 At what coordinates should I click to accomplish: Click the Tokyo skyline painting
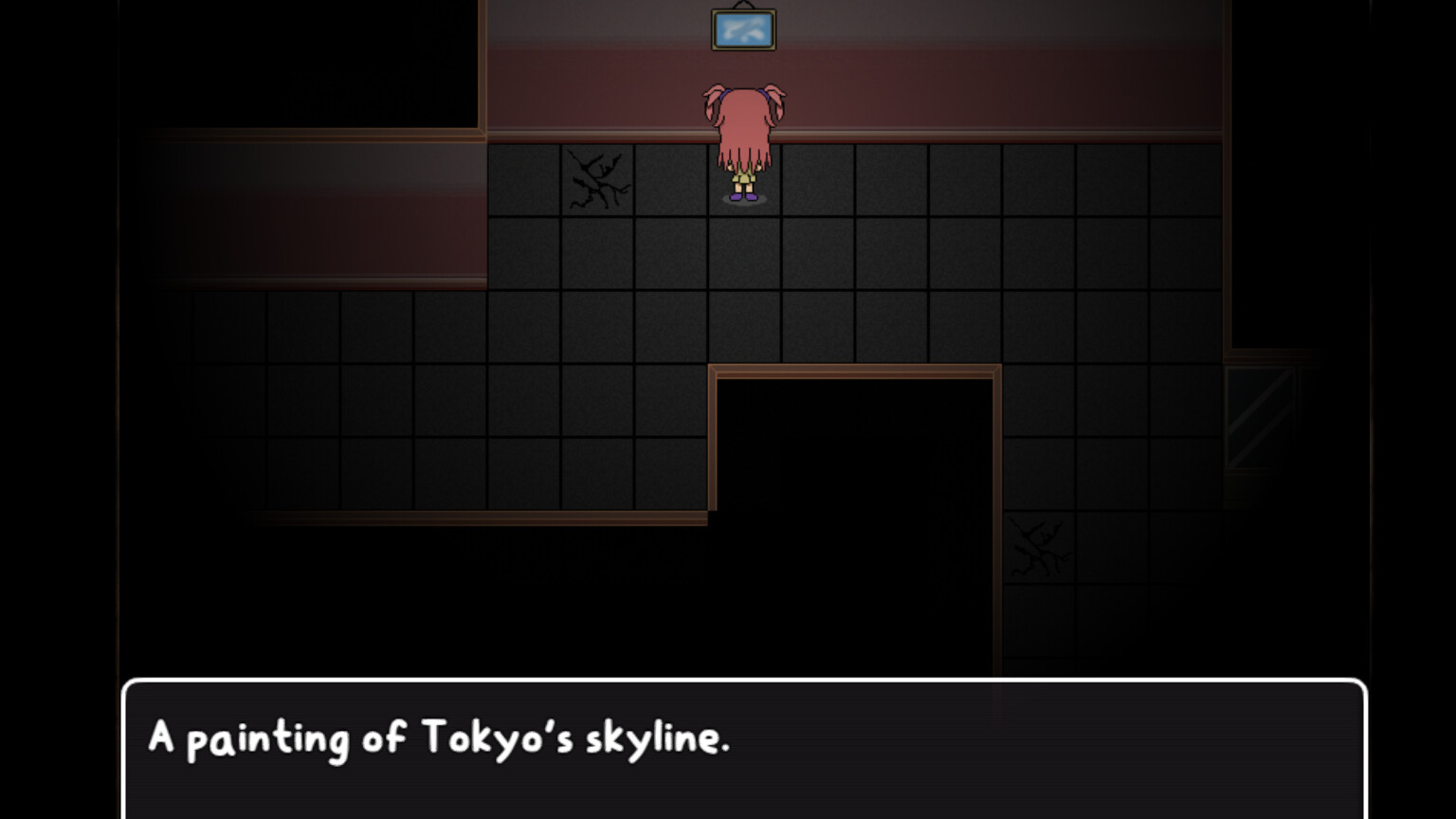(742, 28)
